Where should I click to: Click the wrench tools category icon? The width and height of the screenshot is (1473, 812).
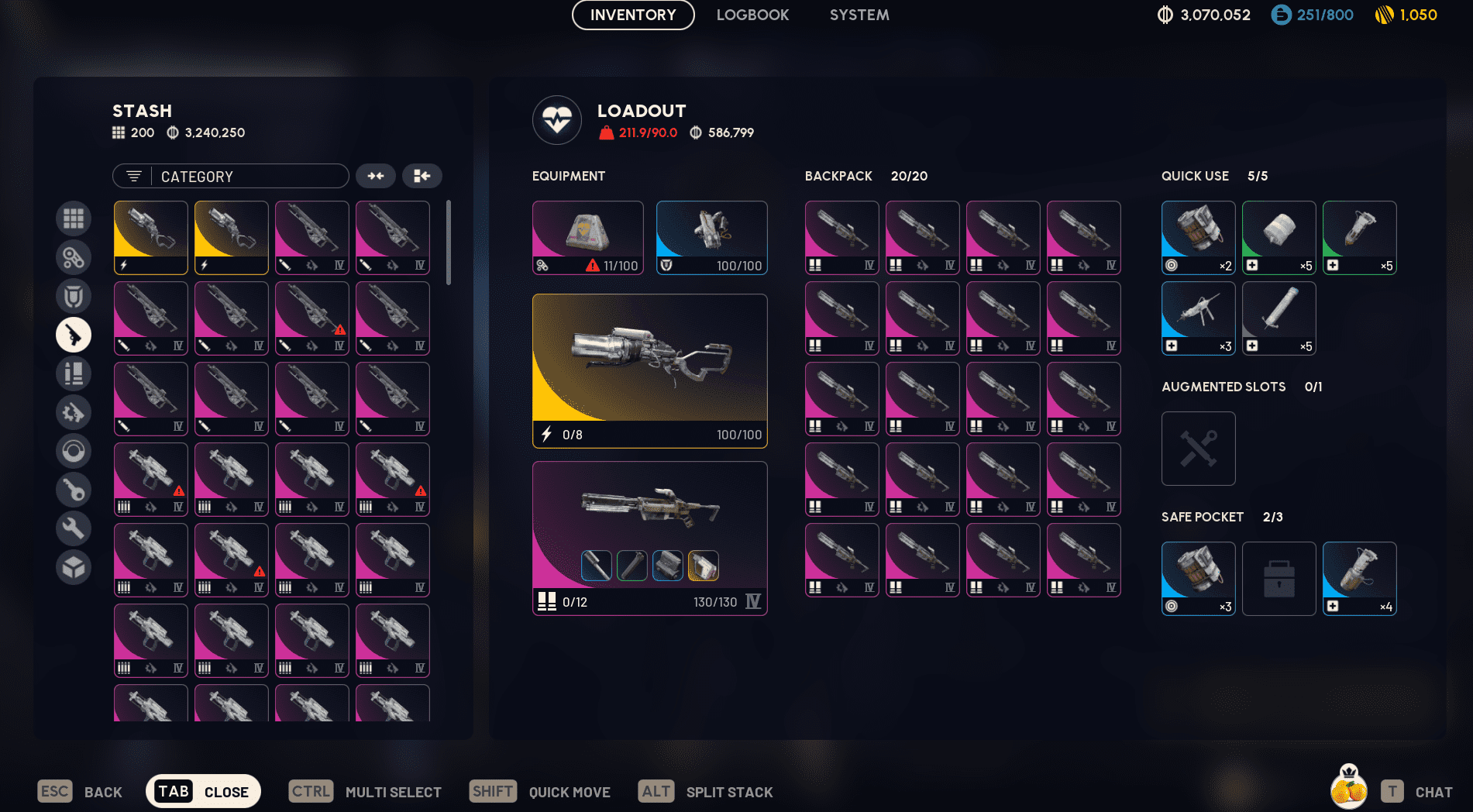pyautogui.click(x=74, y=528)
